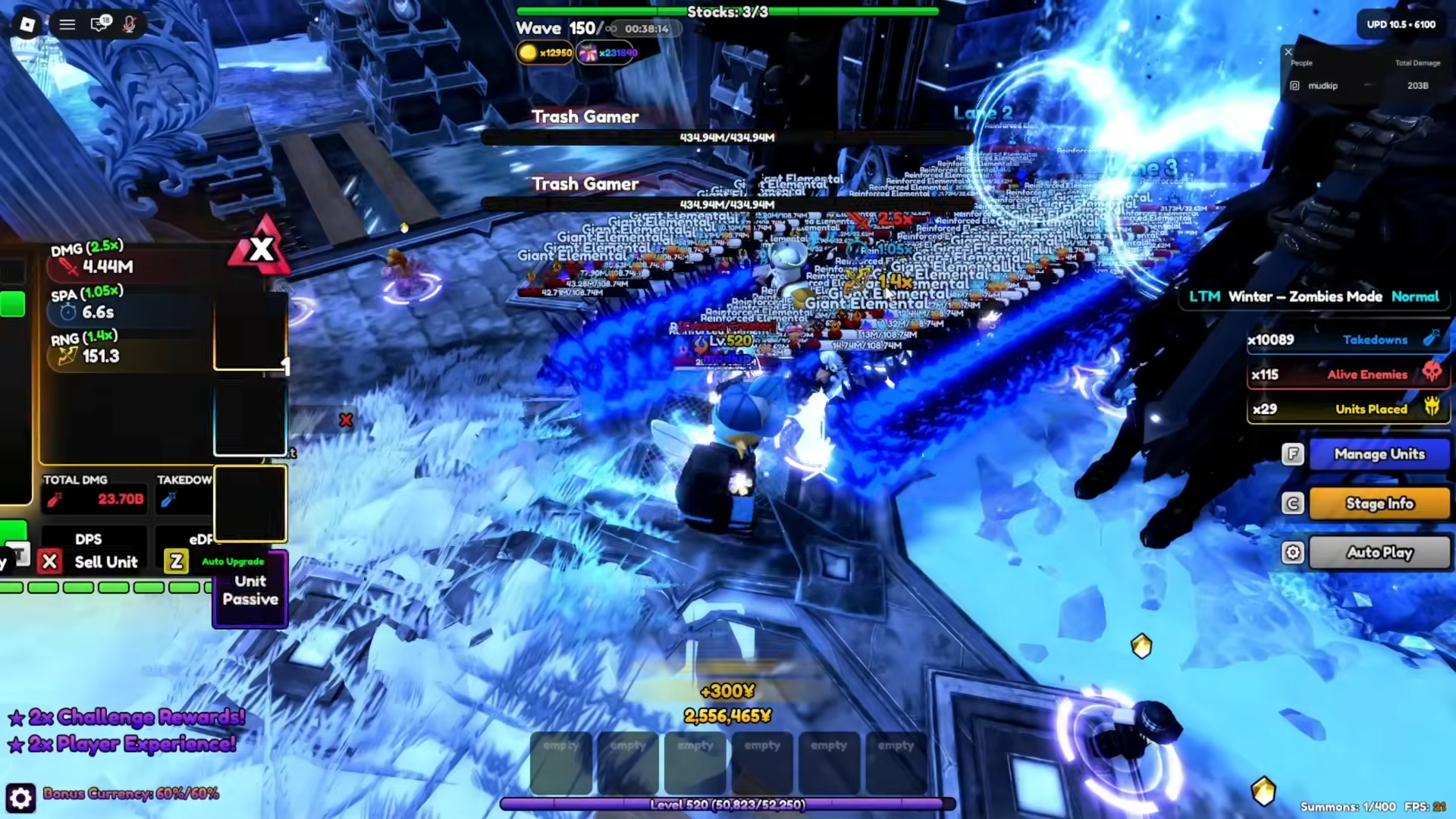Toggle the microphone mute icon
The image size is (1456, 819).
click(130, 24)
